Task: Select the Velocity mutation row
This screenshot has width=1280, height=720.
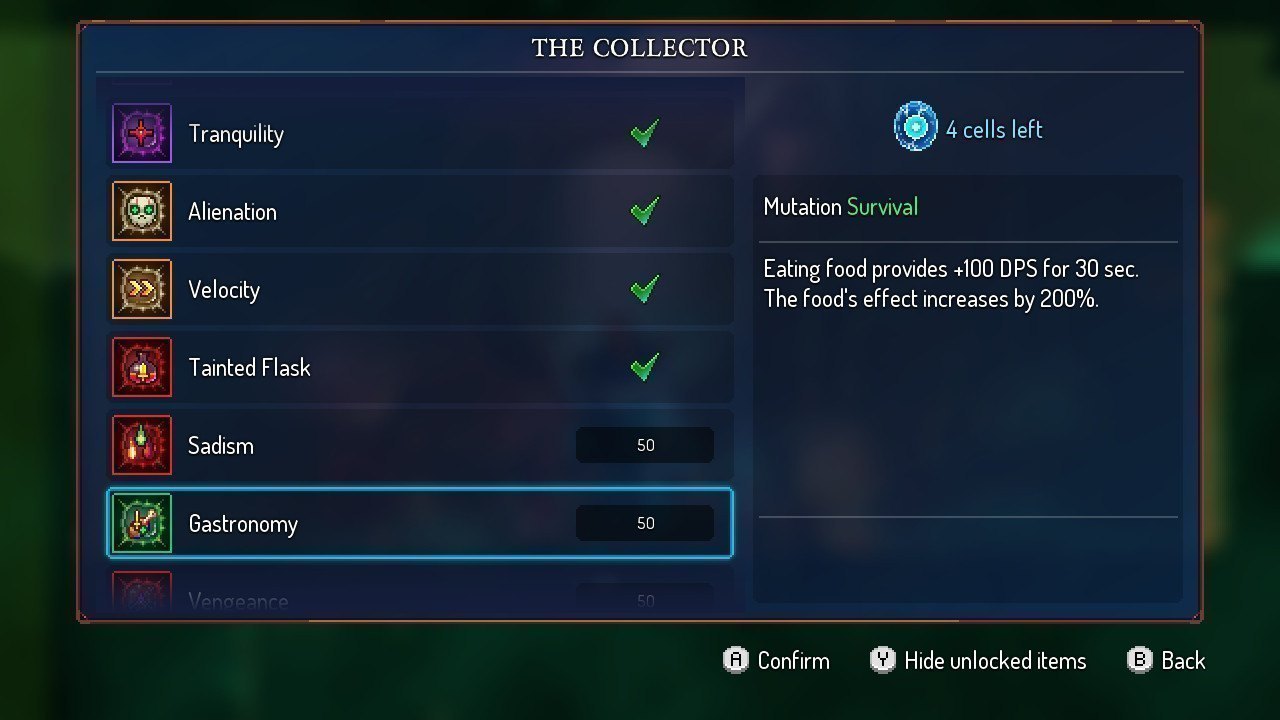Action: coord(420,290)
